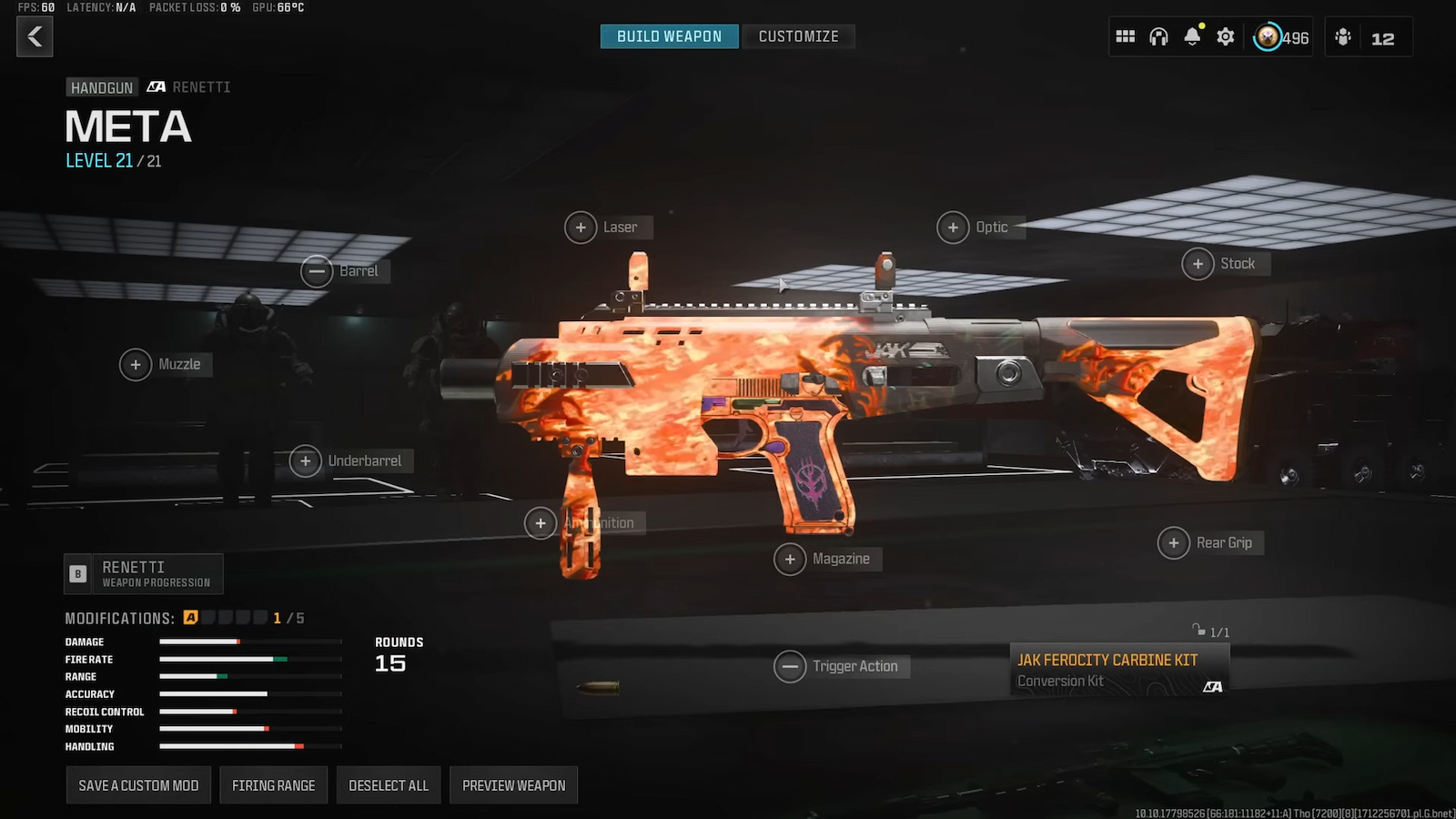Open the Optic attachment slot

954,227
